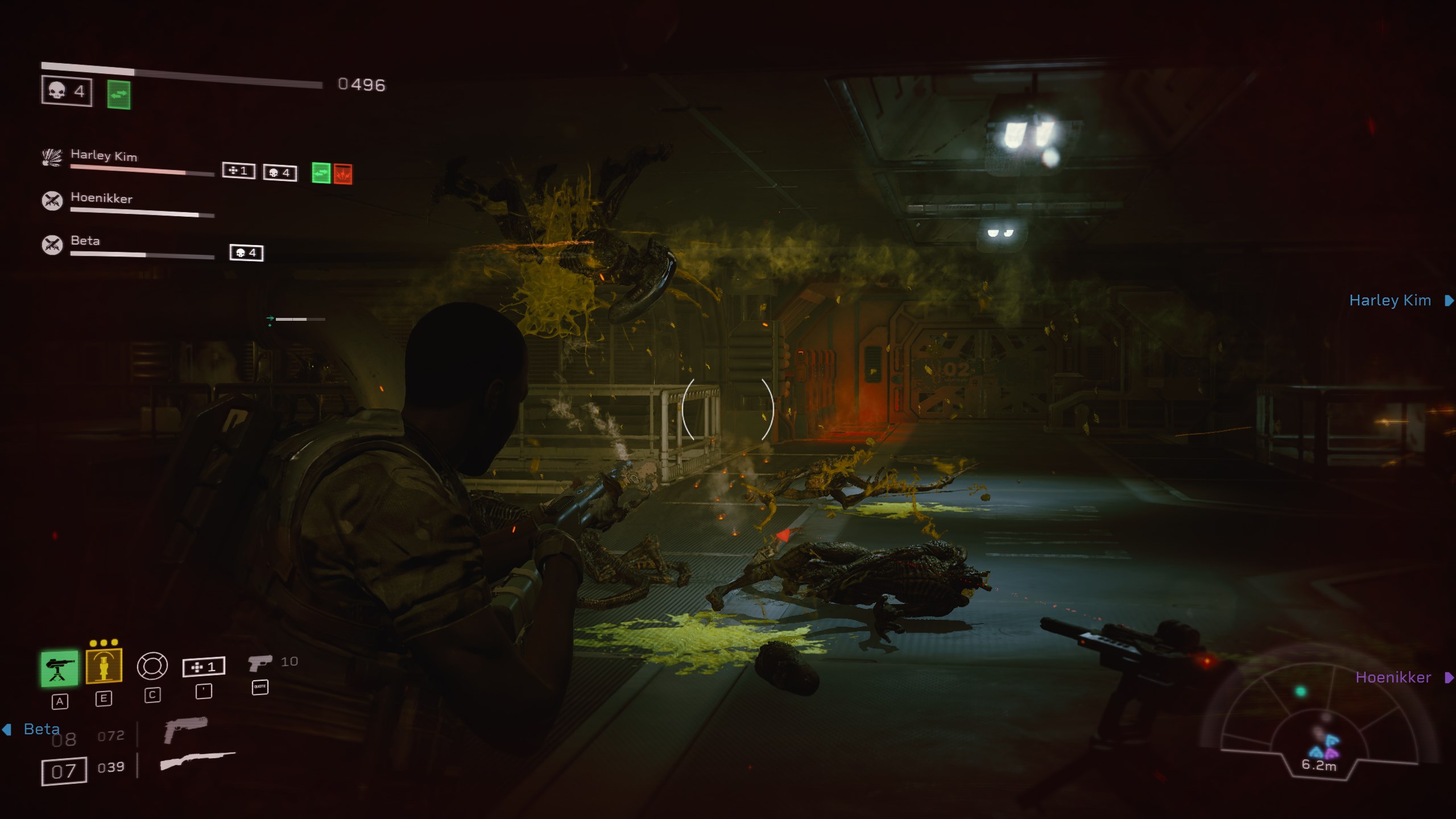1456x819 pixels.
Task: Click the player's skull counter box
Action: 67,91
